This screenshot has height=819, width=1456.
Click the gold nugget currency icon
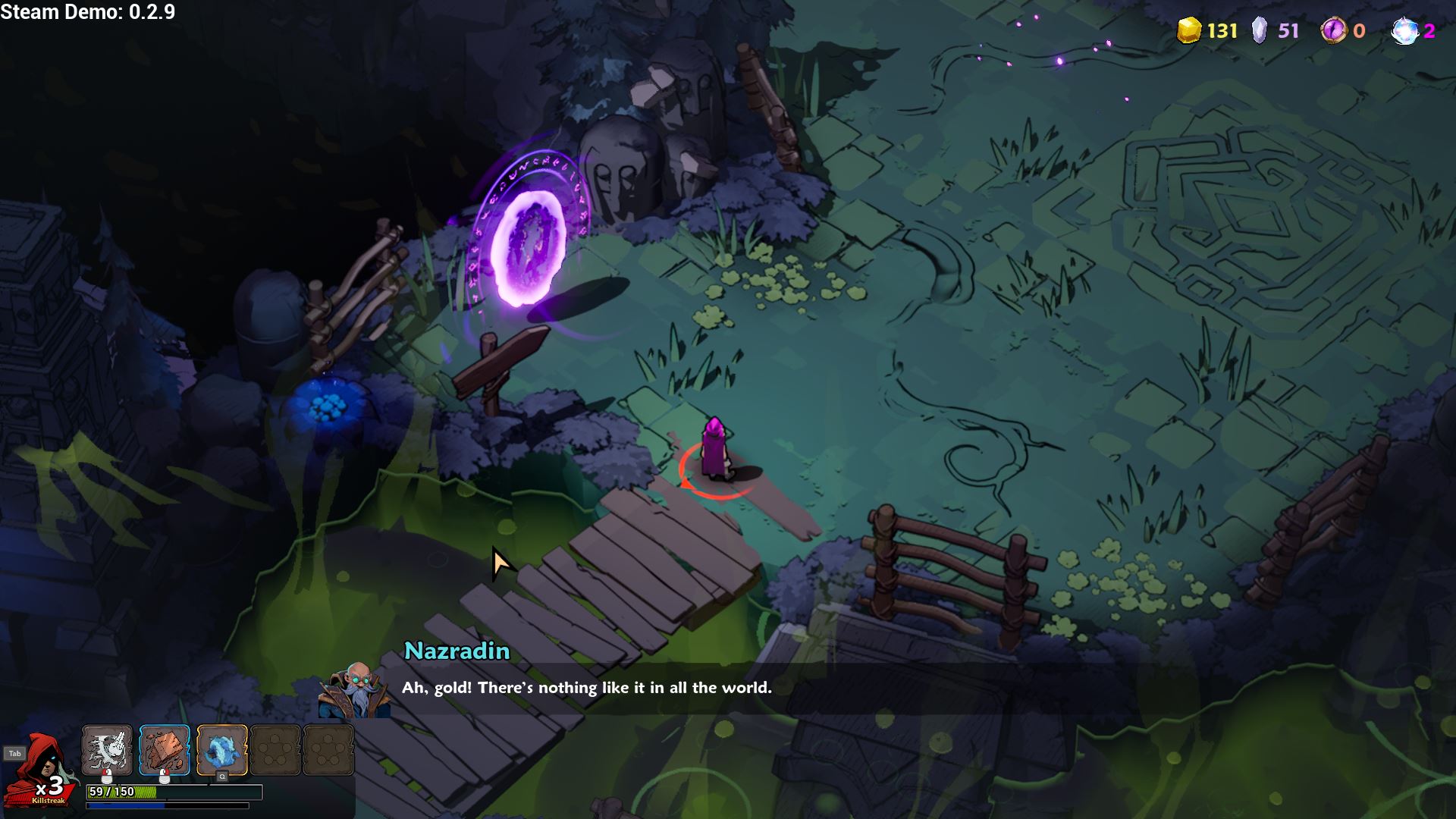[x=1188, y=30]
